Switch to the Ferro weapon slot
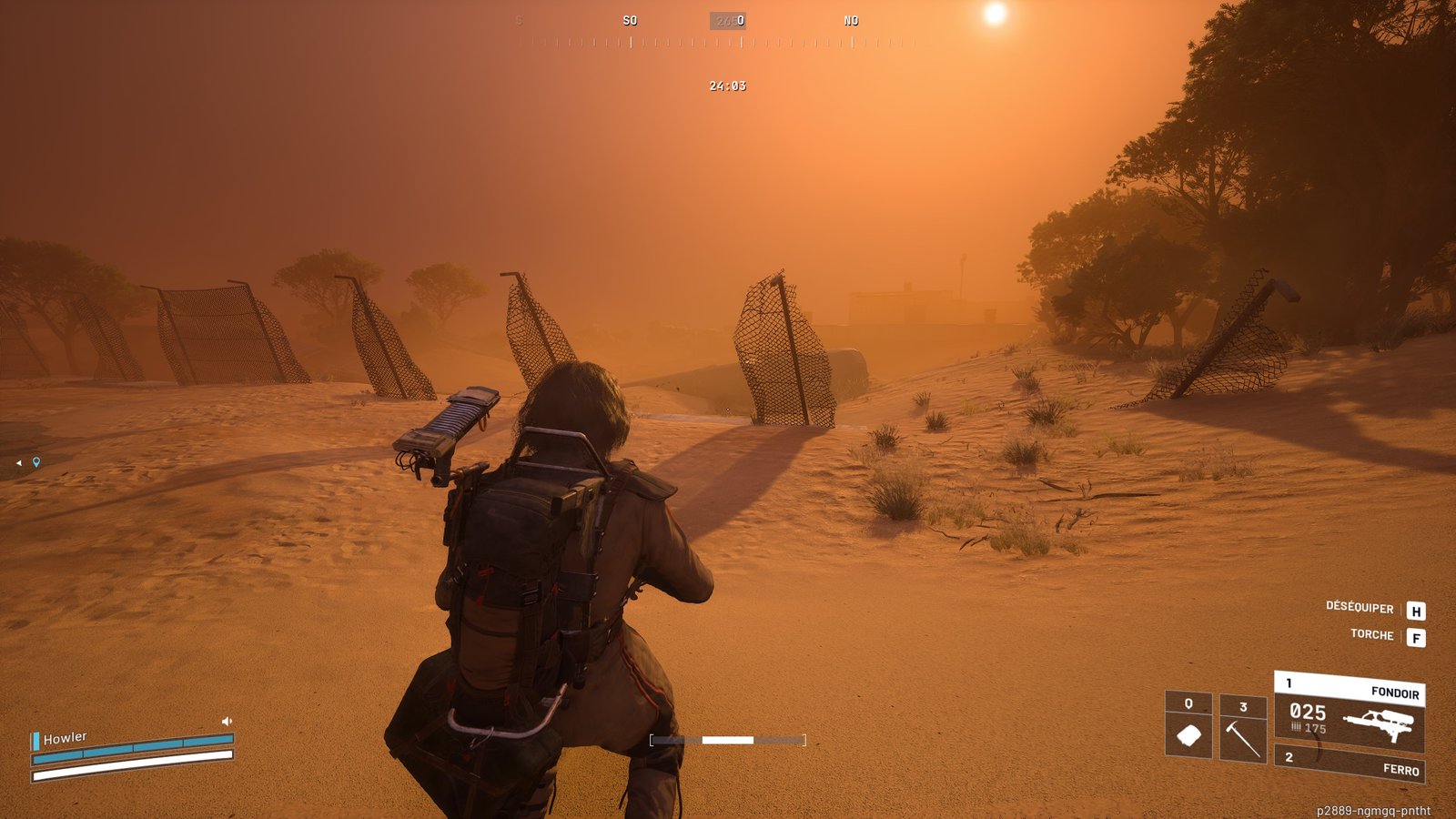Viewport: 1456px width, 819px height. (x=1350, y=763)
